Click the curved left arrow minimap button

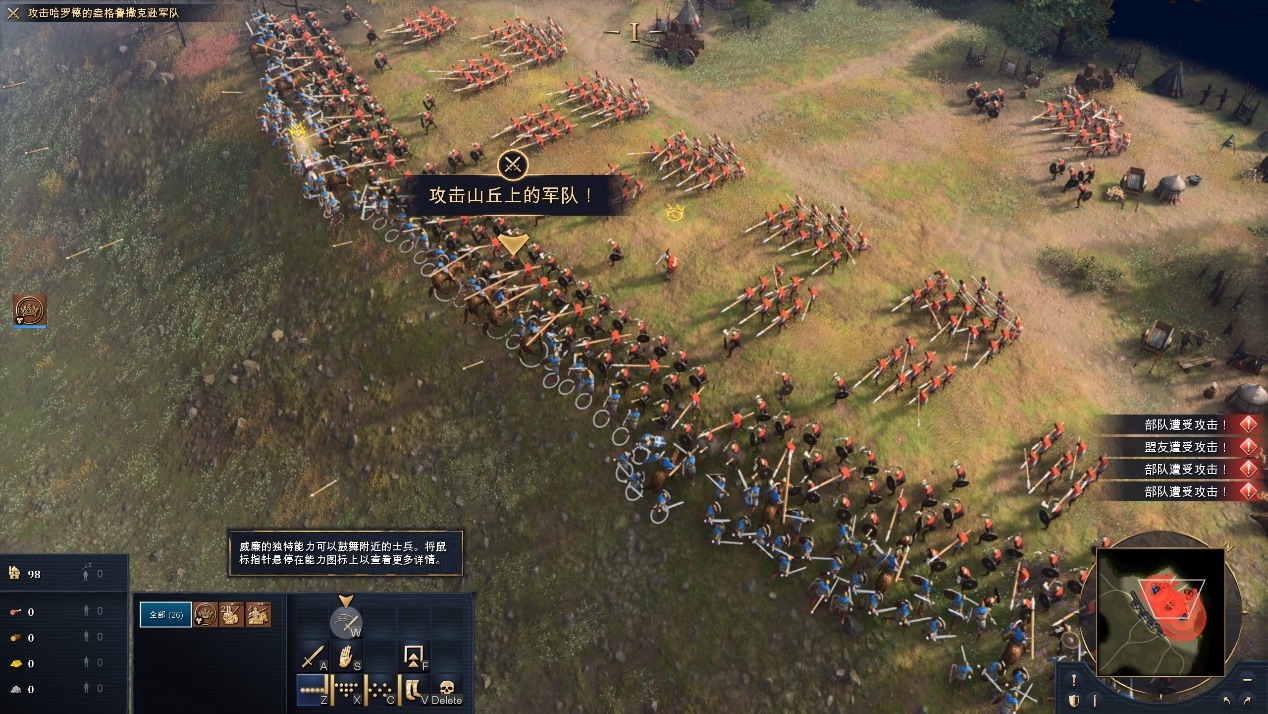(x=1227, y=701)
